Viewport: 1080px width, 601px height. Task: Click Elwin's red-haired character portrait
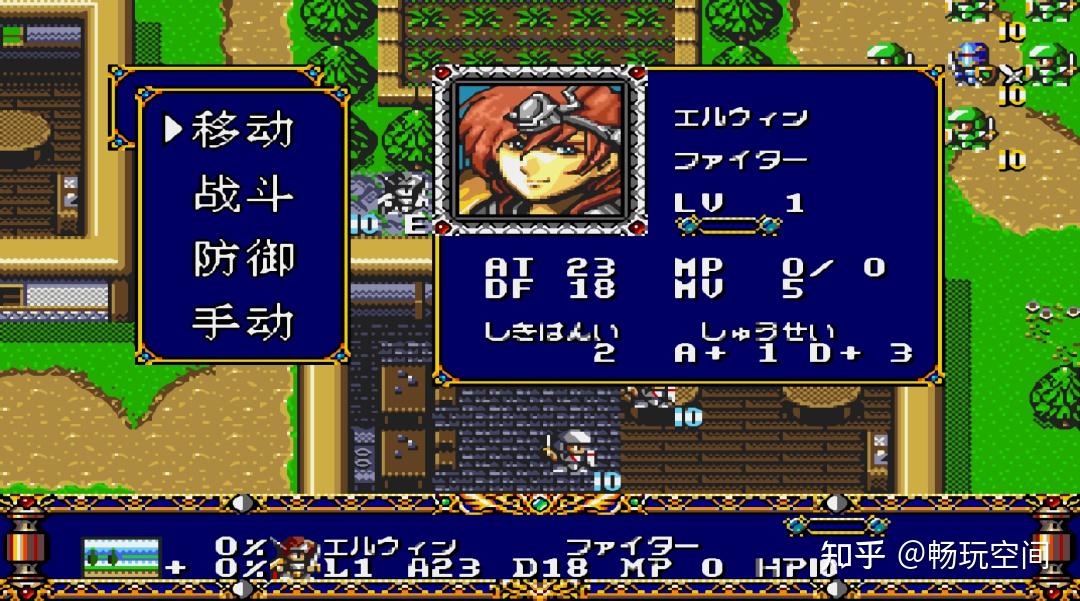click(x=541, y=151)
